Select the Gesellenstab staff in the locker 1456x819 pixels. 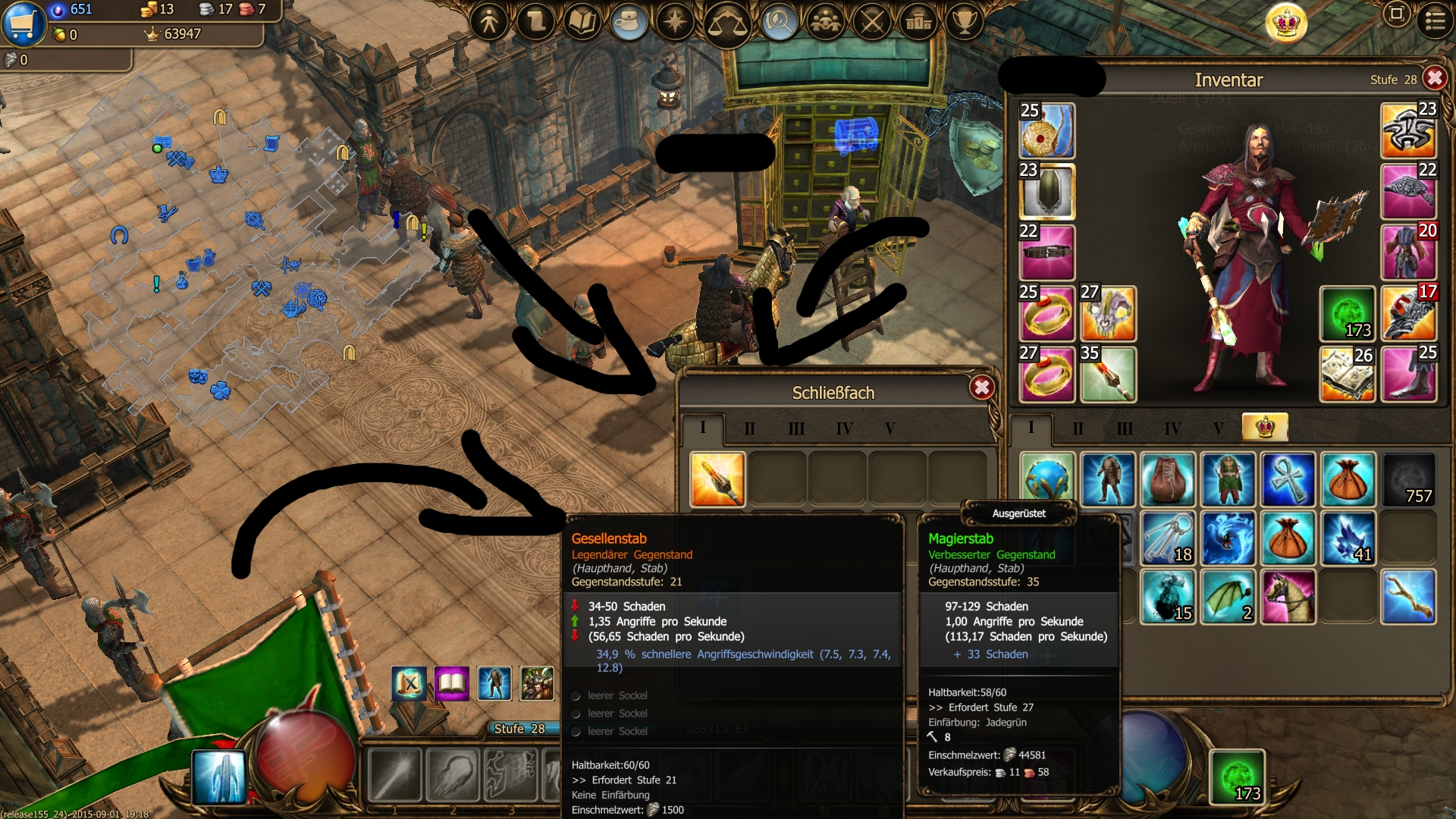pyautogui.click(x=717, y=479)
